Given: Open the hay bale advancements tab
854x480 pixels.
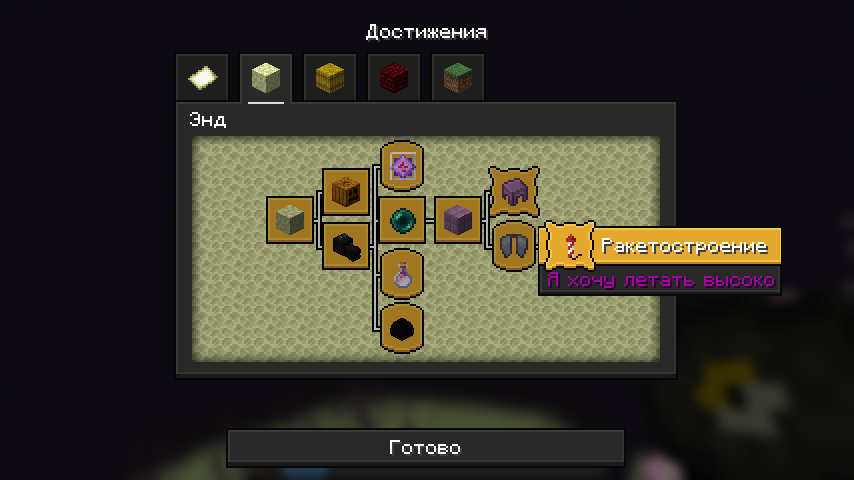Looking at the screenshot, I should [x=330, y=78].
